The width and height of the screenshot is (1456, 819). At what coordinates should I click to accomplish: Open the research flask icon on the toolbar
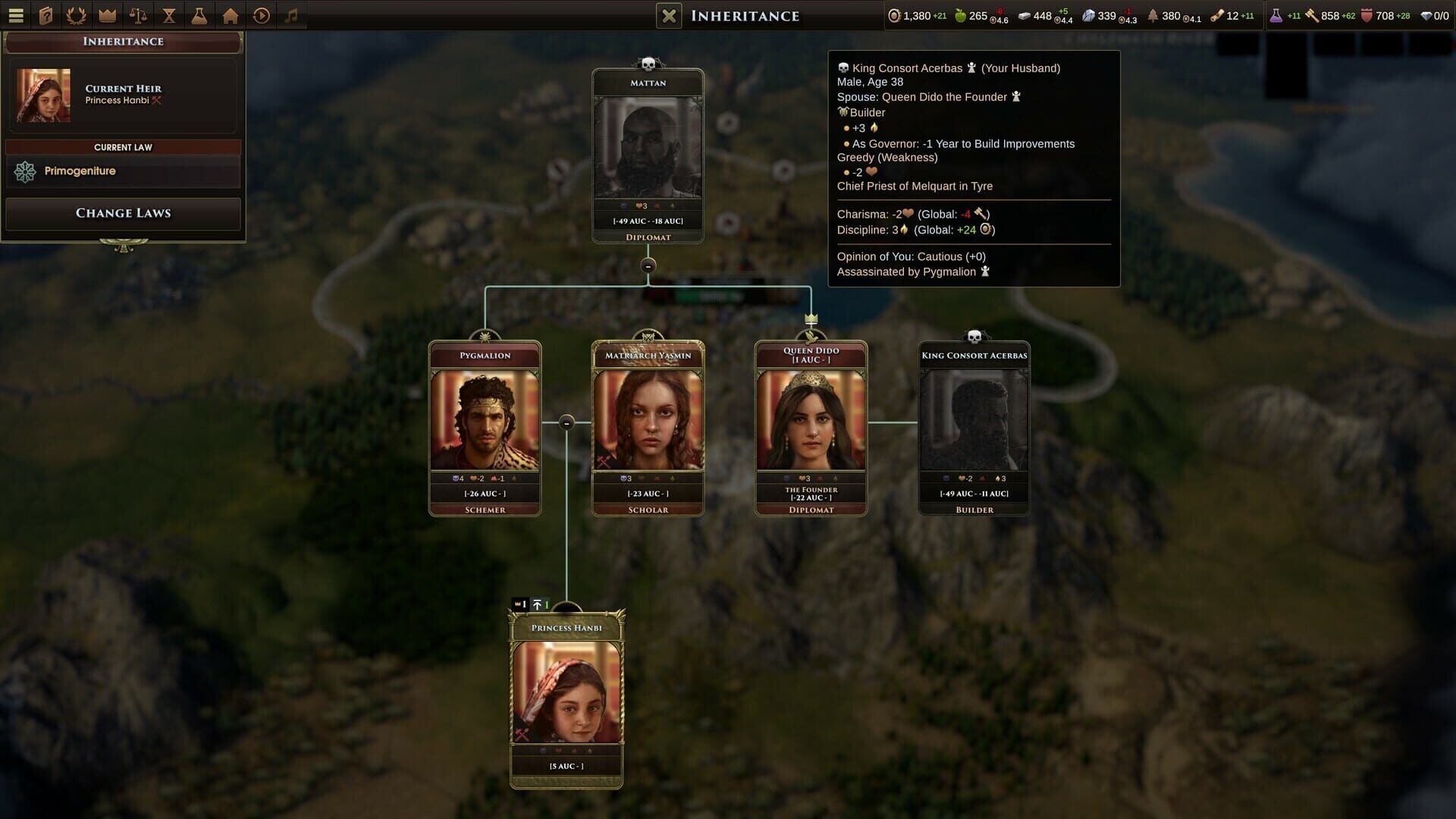[x=199, y=14]
